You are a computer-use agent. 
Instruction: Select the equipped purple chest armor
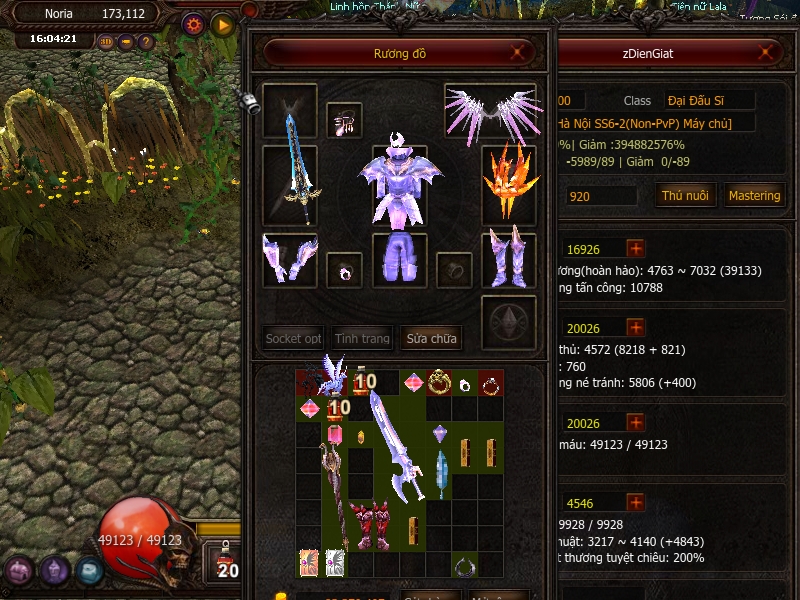399,183
